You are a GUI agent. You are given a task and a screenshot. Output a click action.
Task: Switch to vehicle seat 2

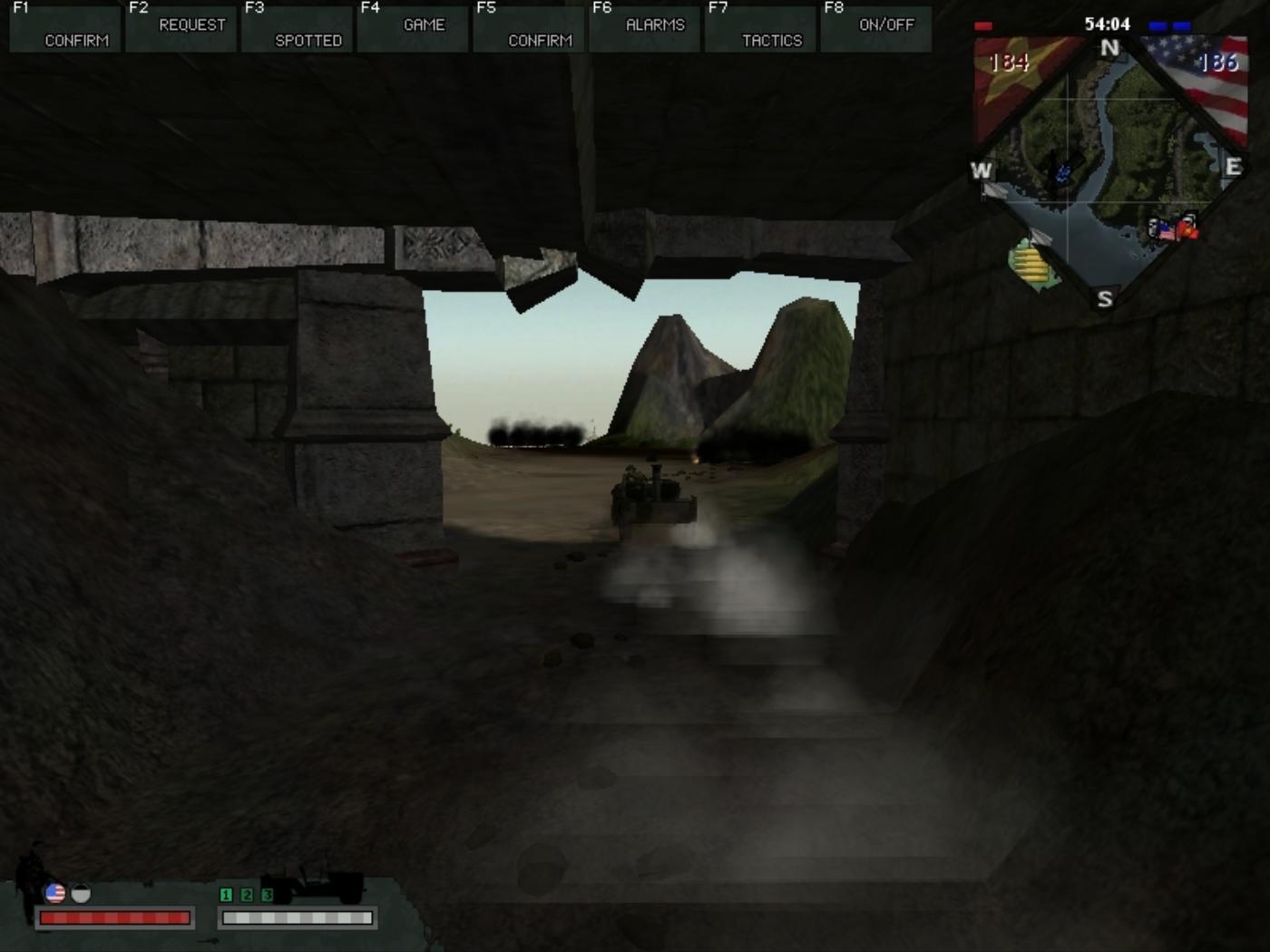247,895
